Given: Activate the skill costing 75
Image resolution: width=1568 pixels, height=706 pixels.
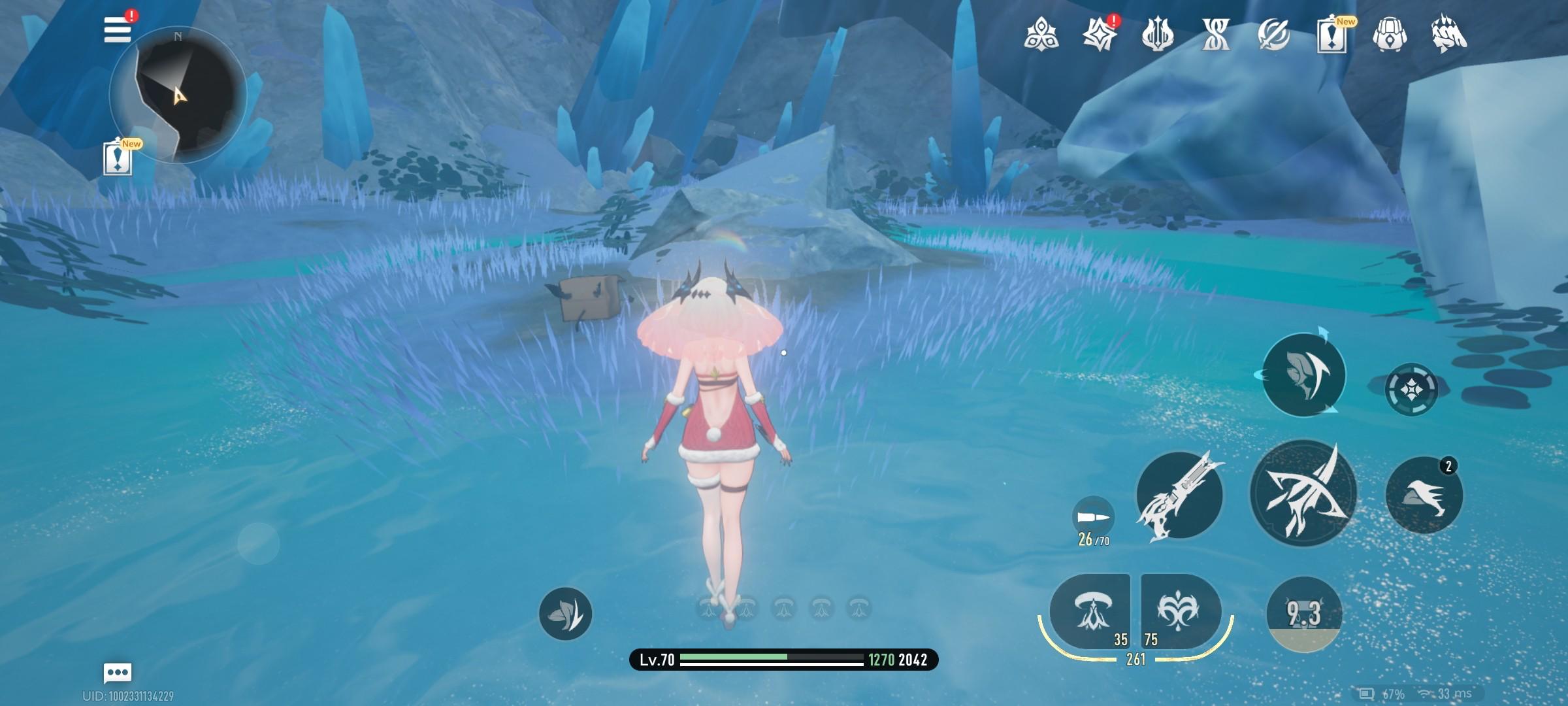Looking at the screenshot, I should point(1181,611).
